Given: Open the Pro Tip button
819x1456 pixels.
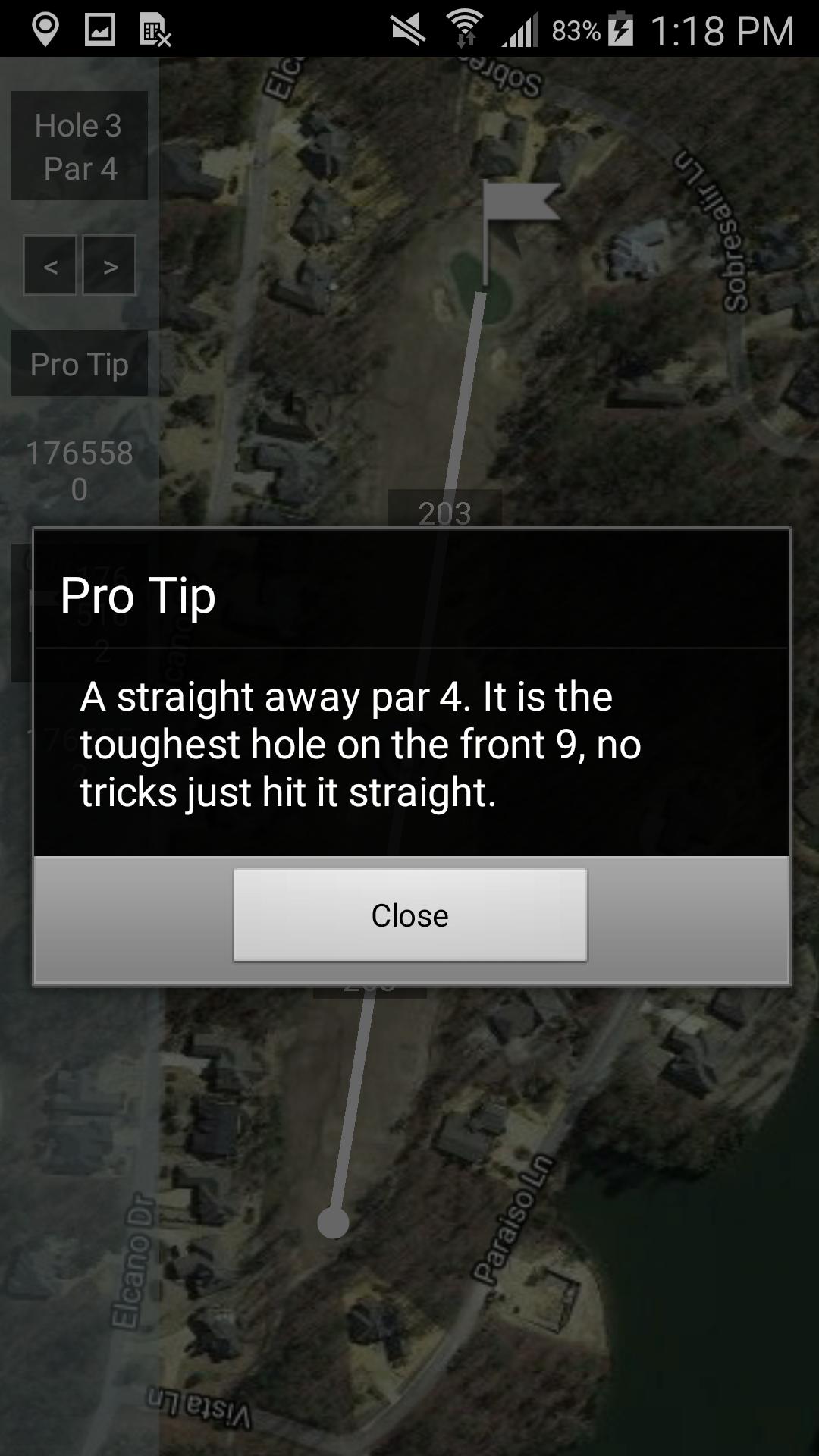Looking at the screenshot, I should pos(80,364).
